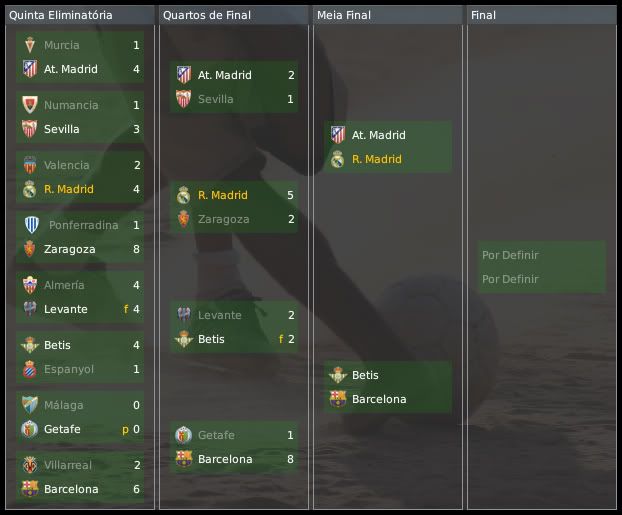View the Ponferradina club entry
This screenshot has width=622, height=515.
pos(82,225)
